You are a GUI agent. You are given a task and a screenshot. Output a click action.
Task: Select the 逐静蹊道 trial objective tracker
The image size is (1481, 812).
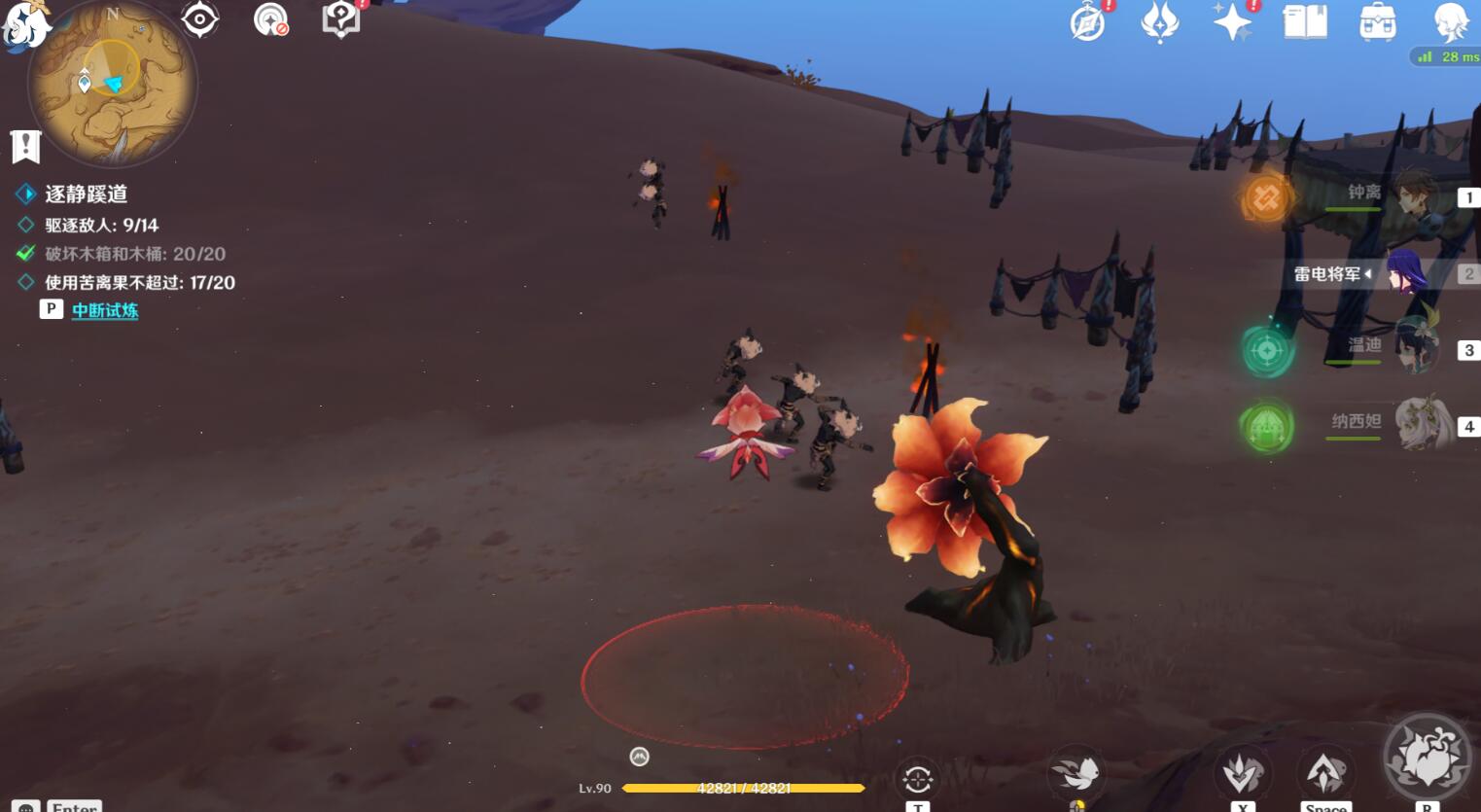(x=86, y=194)
